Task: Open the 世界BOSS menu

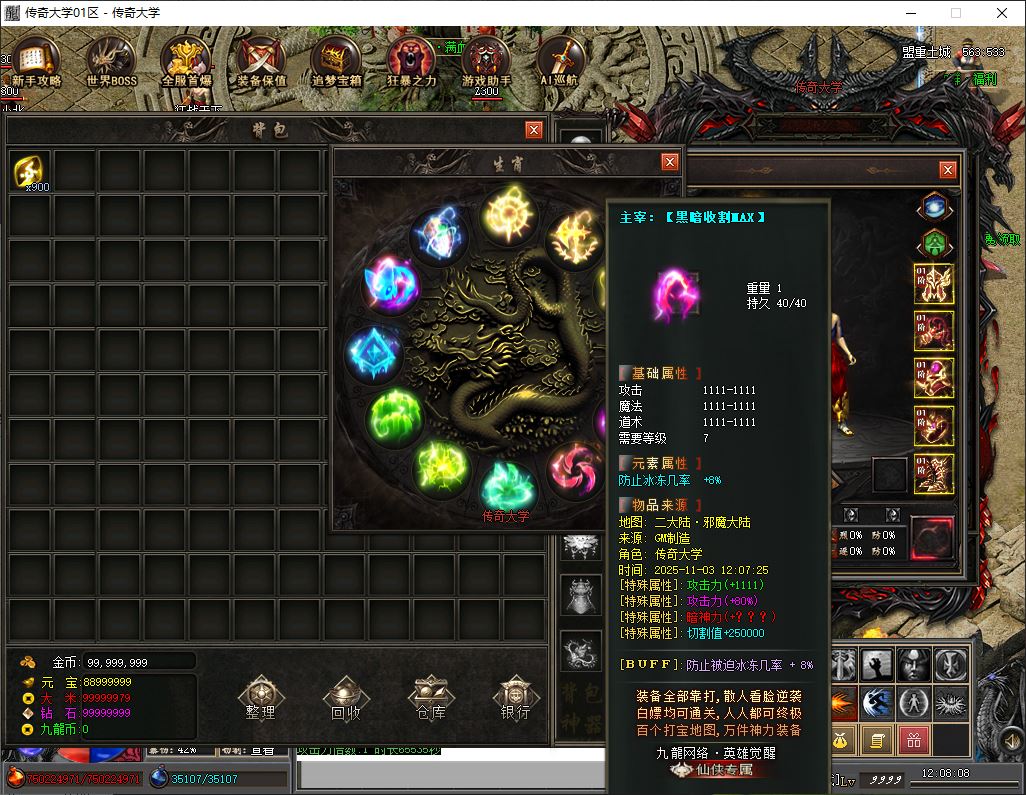Action: pos(111,62)
